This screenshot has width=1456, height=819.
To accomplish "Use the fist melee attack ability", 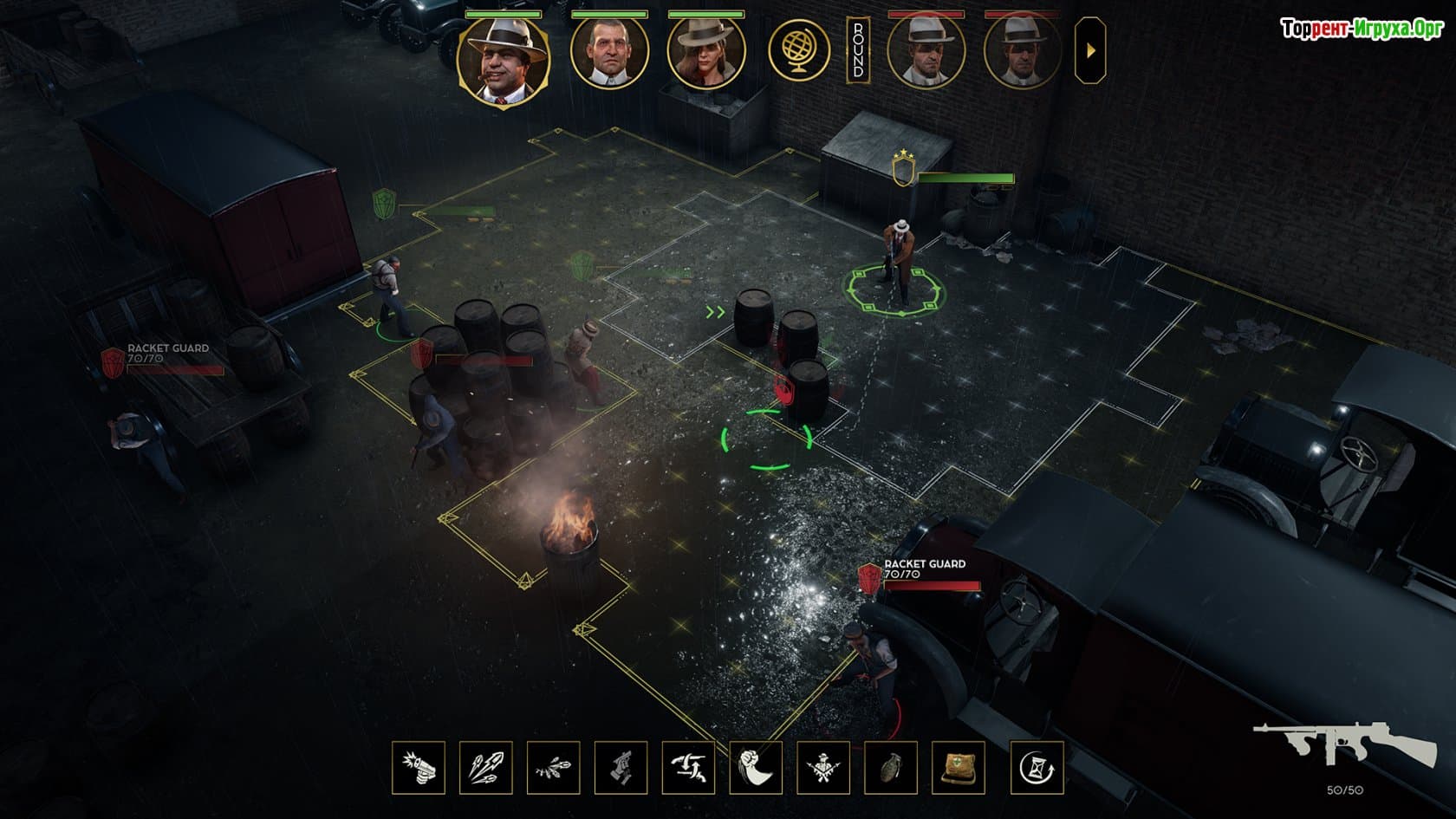I will pos(757,768).
